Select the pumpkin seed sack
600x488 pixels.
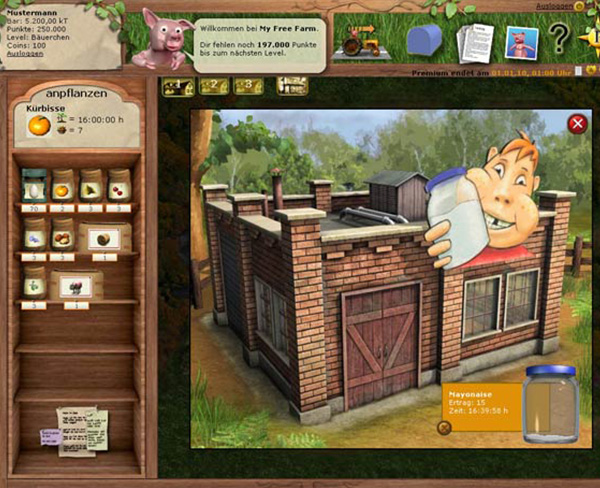(x=62, y=185)
